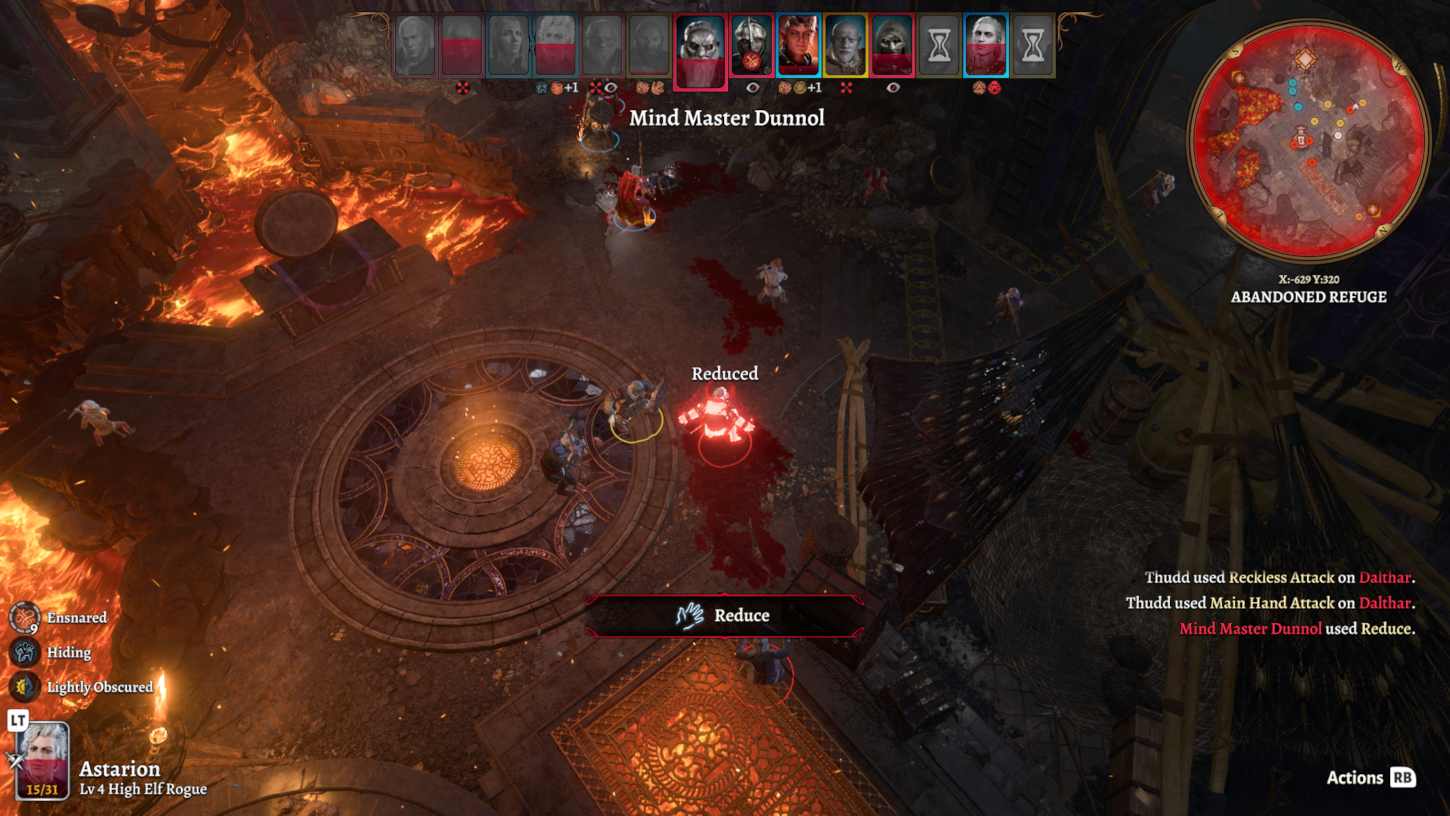The image size is (1450, 816).
Task: Inspect the Hiding condition icon
Action: point(25,652)
